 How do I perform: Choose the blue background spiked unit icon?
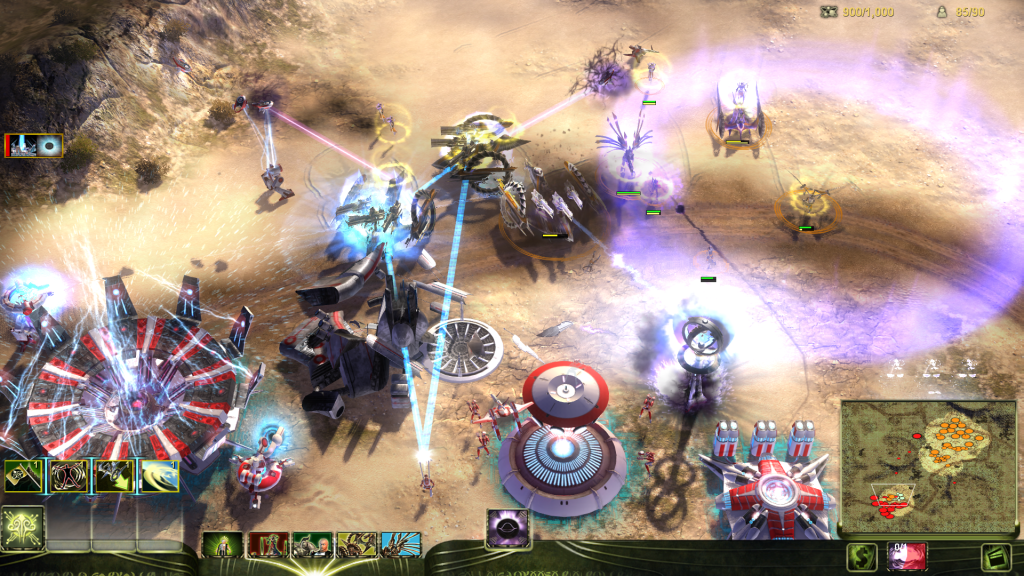400,545
